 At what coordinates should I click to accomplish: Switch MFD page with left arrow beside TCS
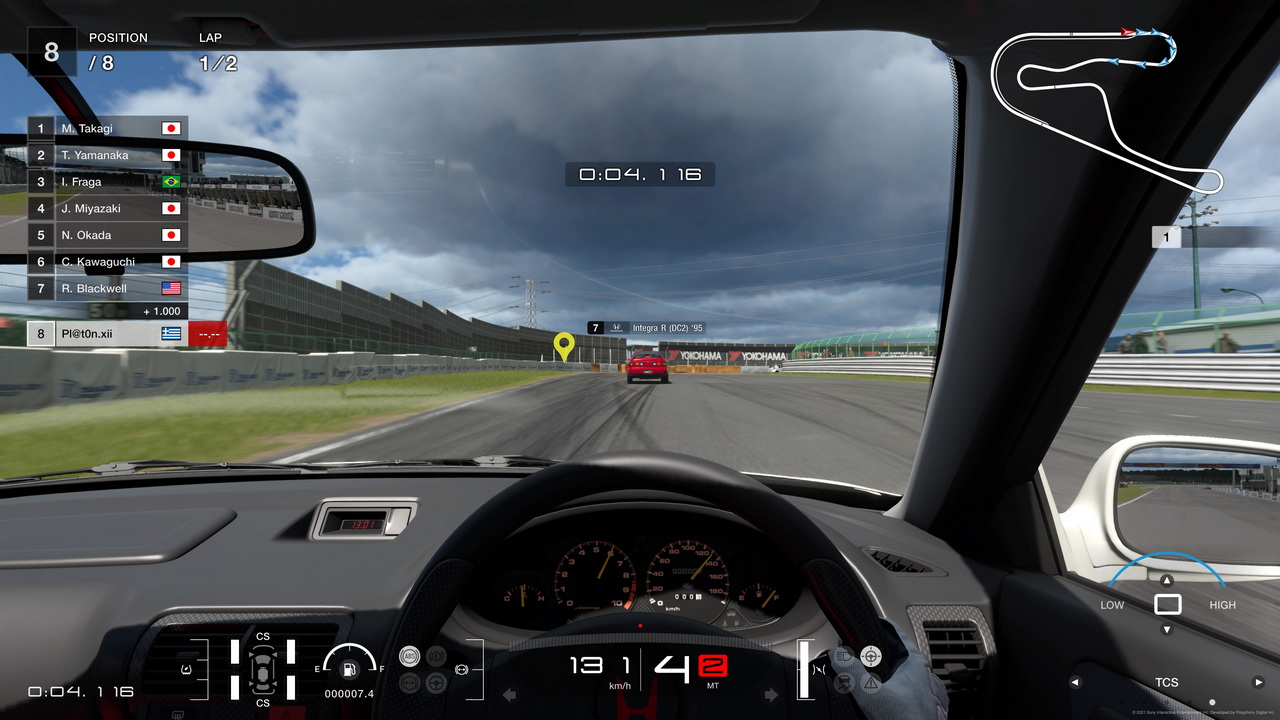pyautogui.click(x=1076, y=683)
